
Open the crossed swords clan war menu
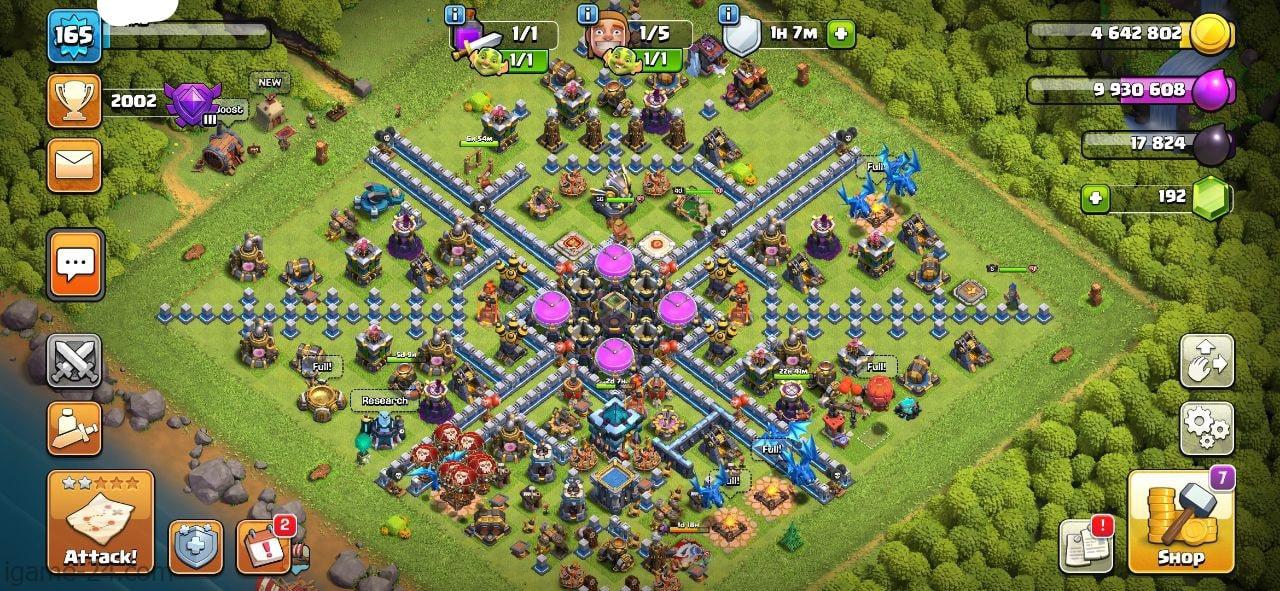(x=74, y=360)
